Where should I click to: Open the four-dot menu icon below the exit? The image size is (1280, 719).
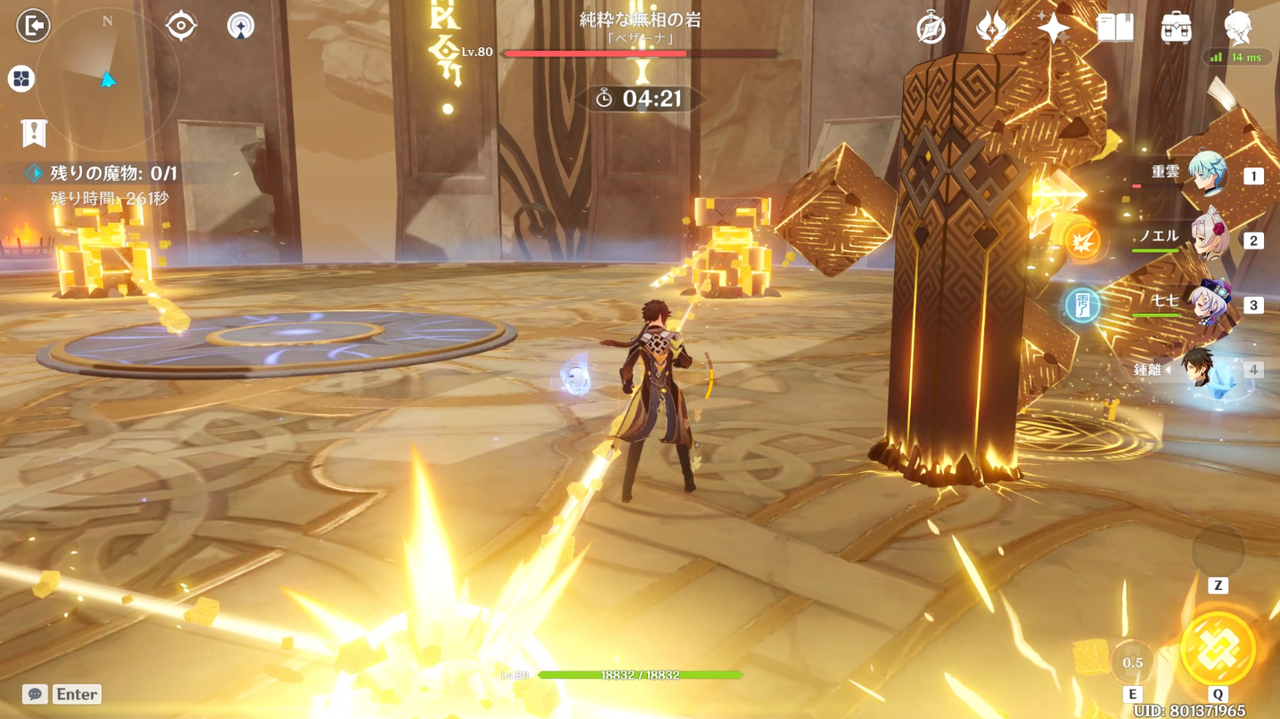21,79
